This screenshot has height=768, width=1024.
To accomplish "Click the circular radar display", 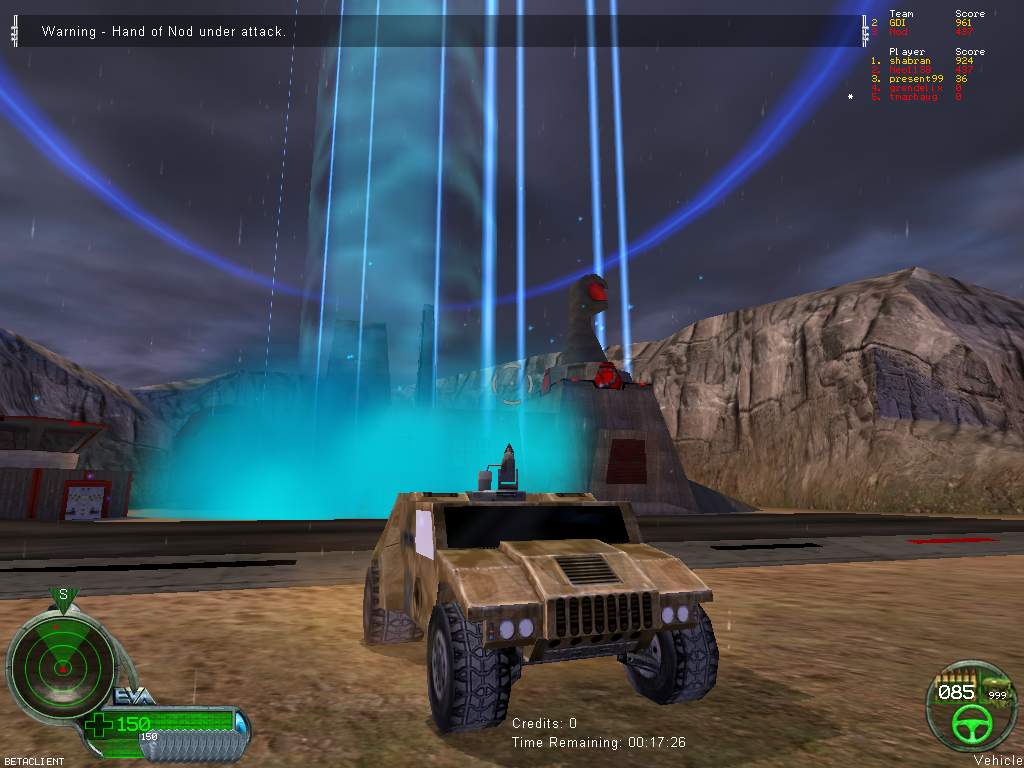I will [x=62, y=663].
